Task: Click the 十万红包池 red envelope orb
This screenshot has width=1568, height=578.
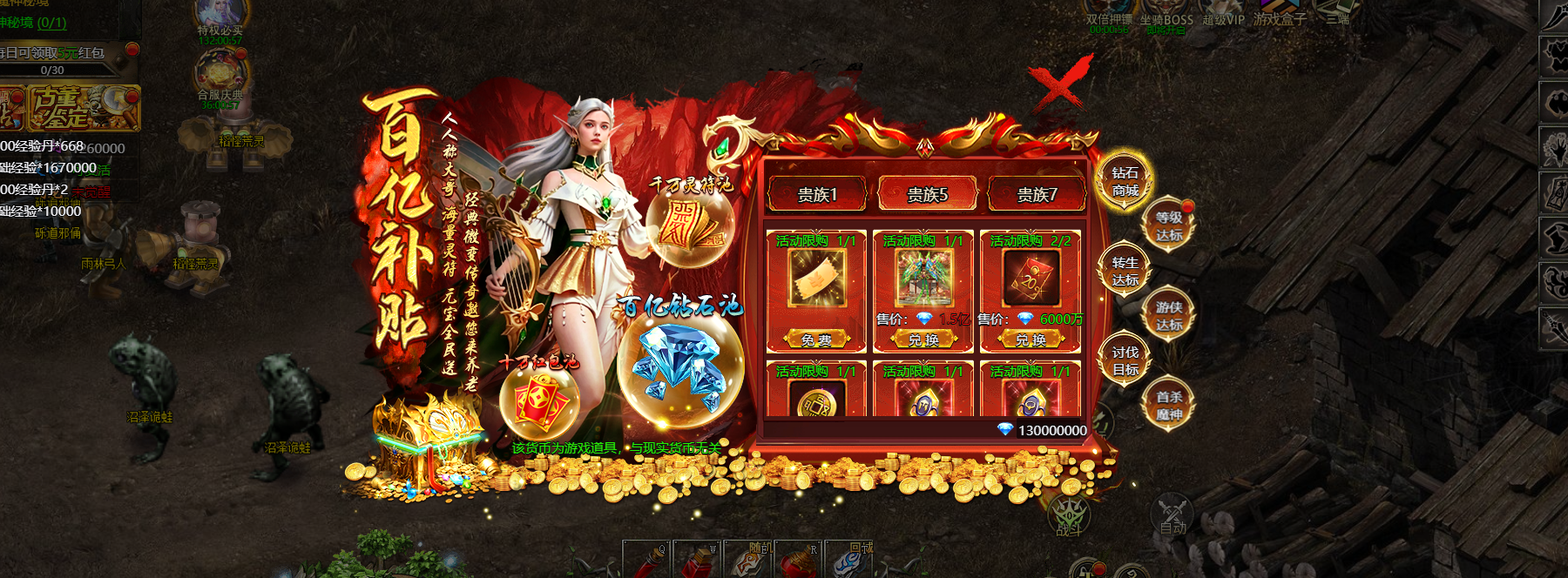Action: [540, 400]
